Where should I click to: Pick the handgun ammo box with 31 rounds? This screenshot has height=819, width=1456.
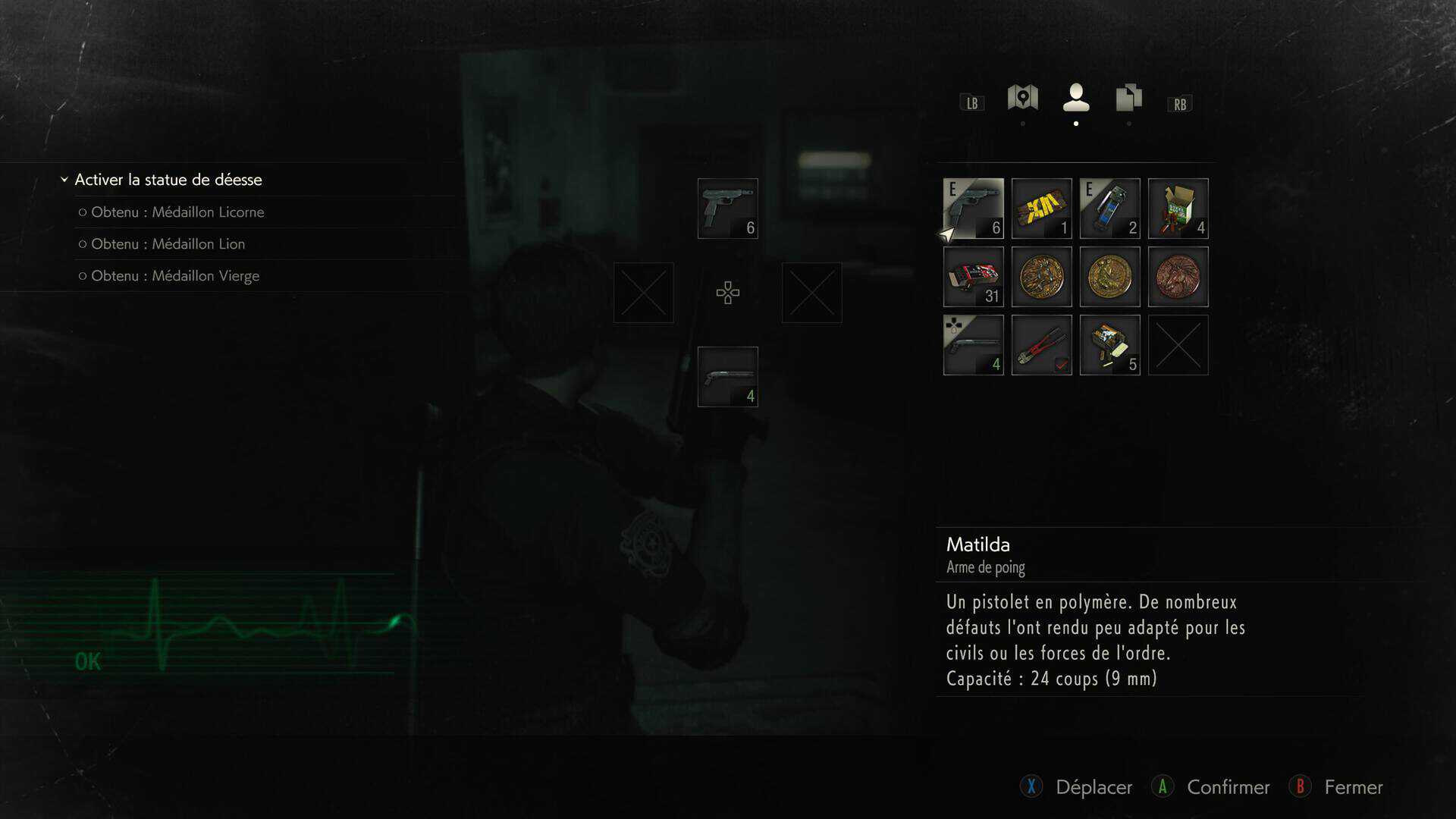(973, 277)
